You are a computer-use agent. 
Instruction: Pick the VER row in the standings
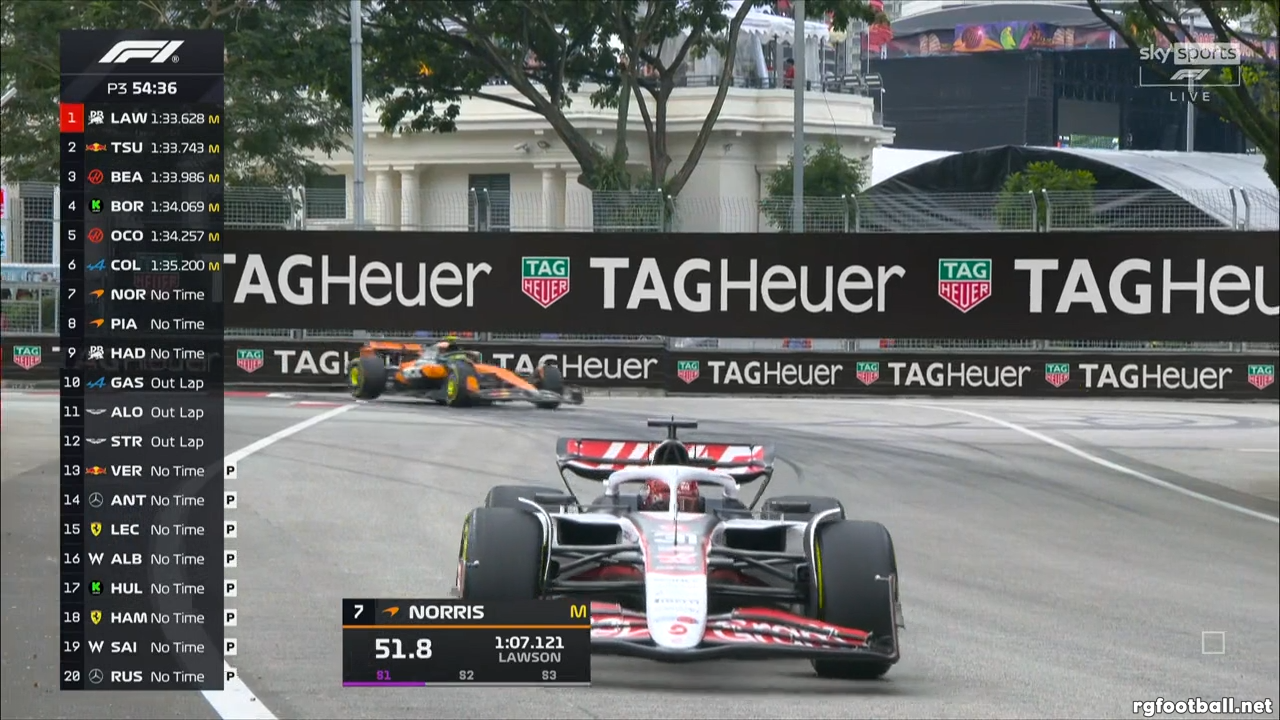(141, 470)
